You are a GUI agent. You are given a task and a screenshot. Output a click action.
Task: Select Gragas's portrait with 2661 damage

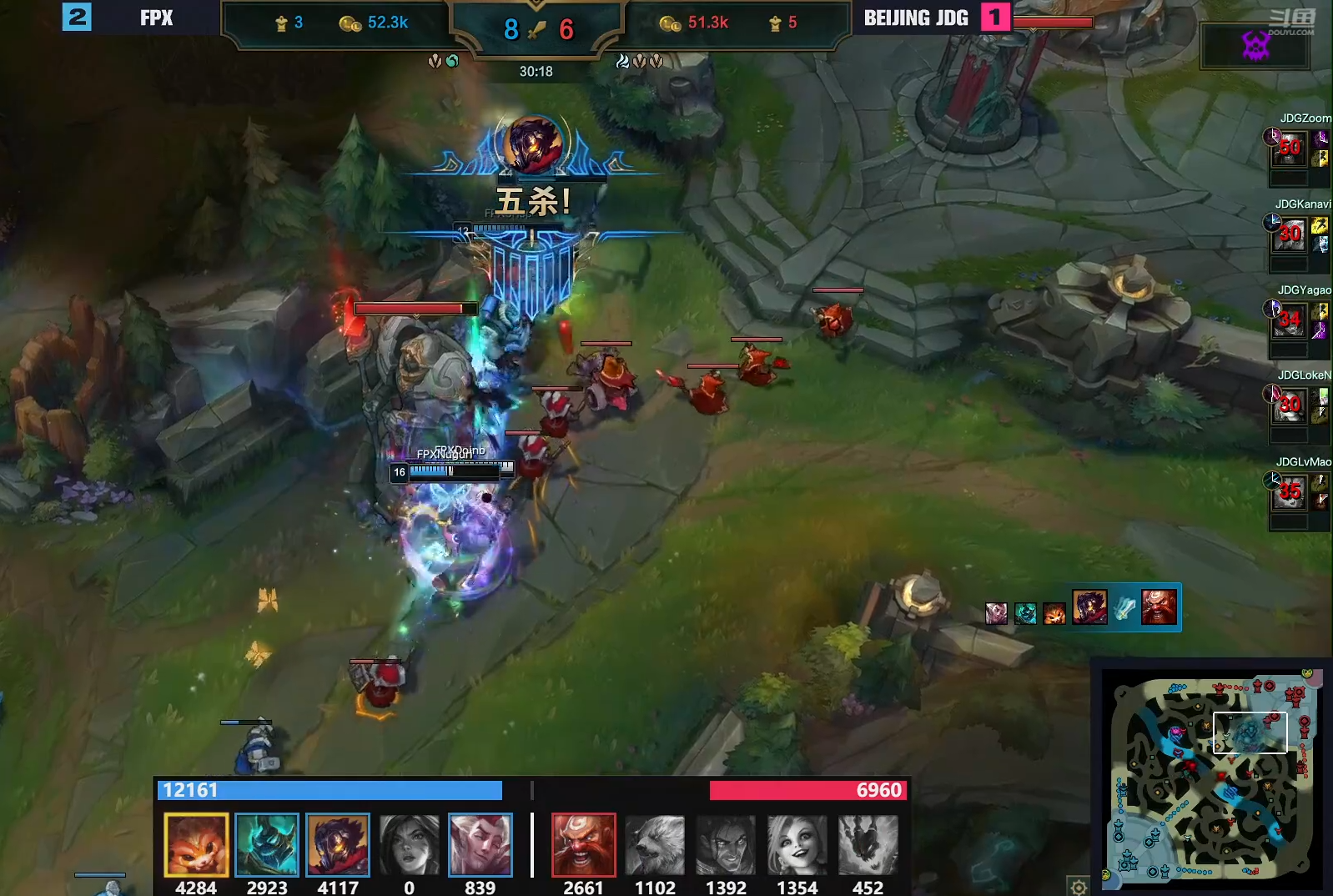pos(584,844)
